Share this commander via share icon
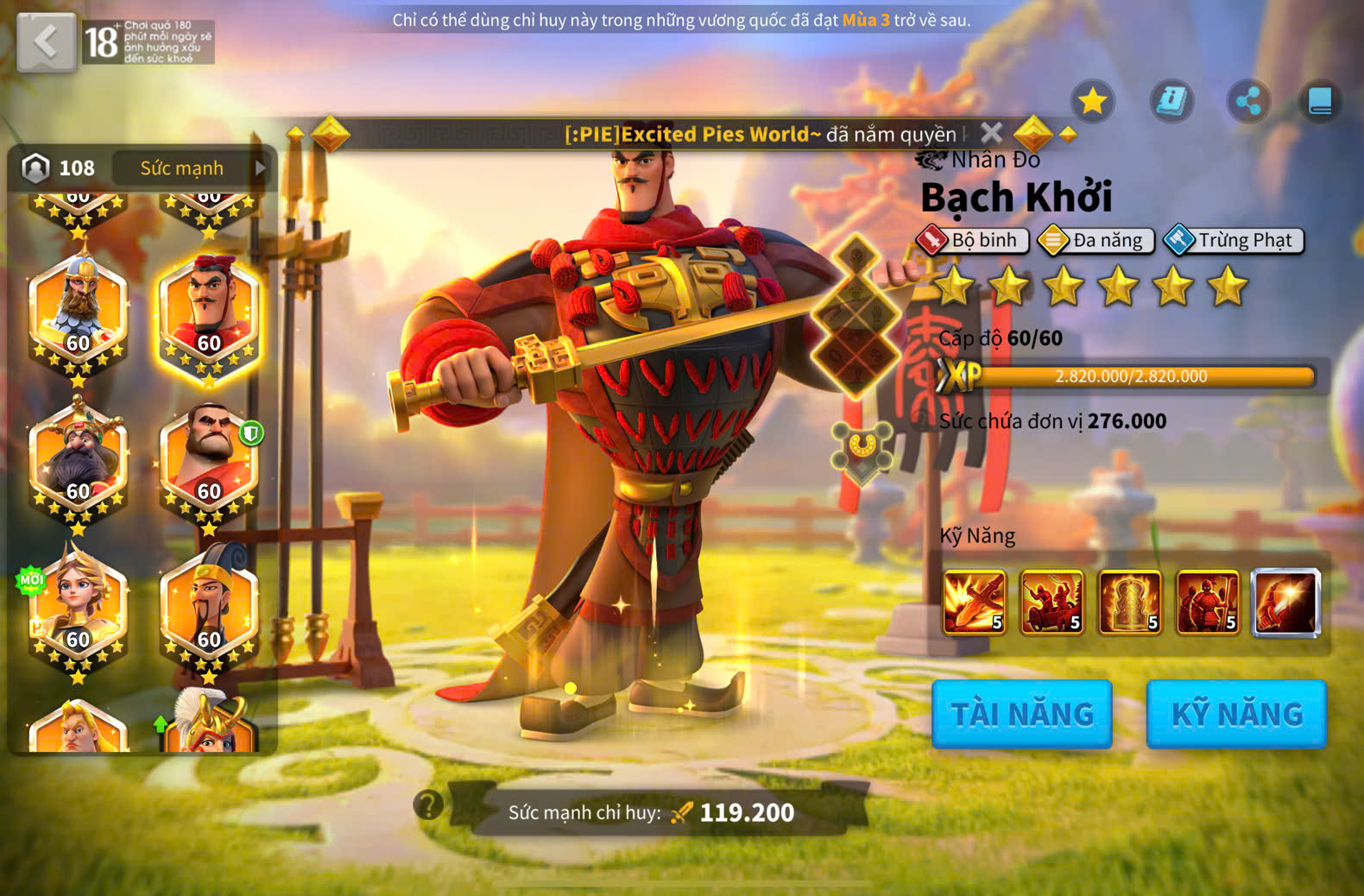The width and height of the screenshot is (1364, 896). tap(1247, 102)
